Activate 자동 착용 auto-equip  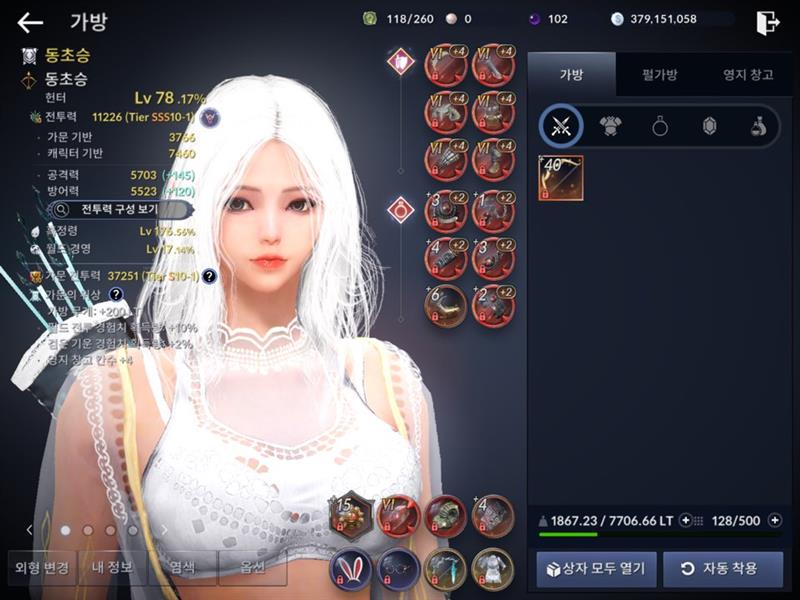click(722, 569)
